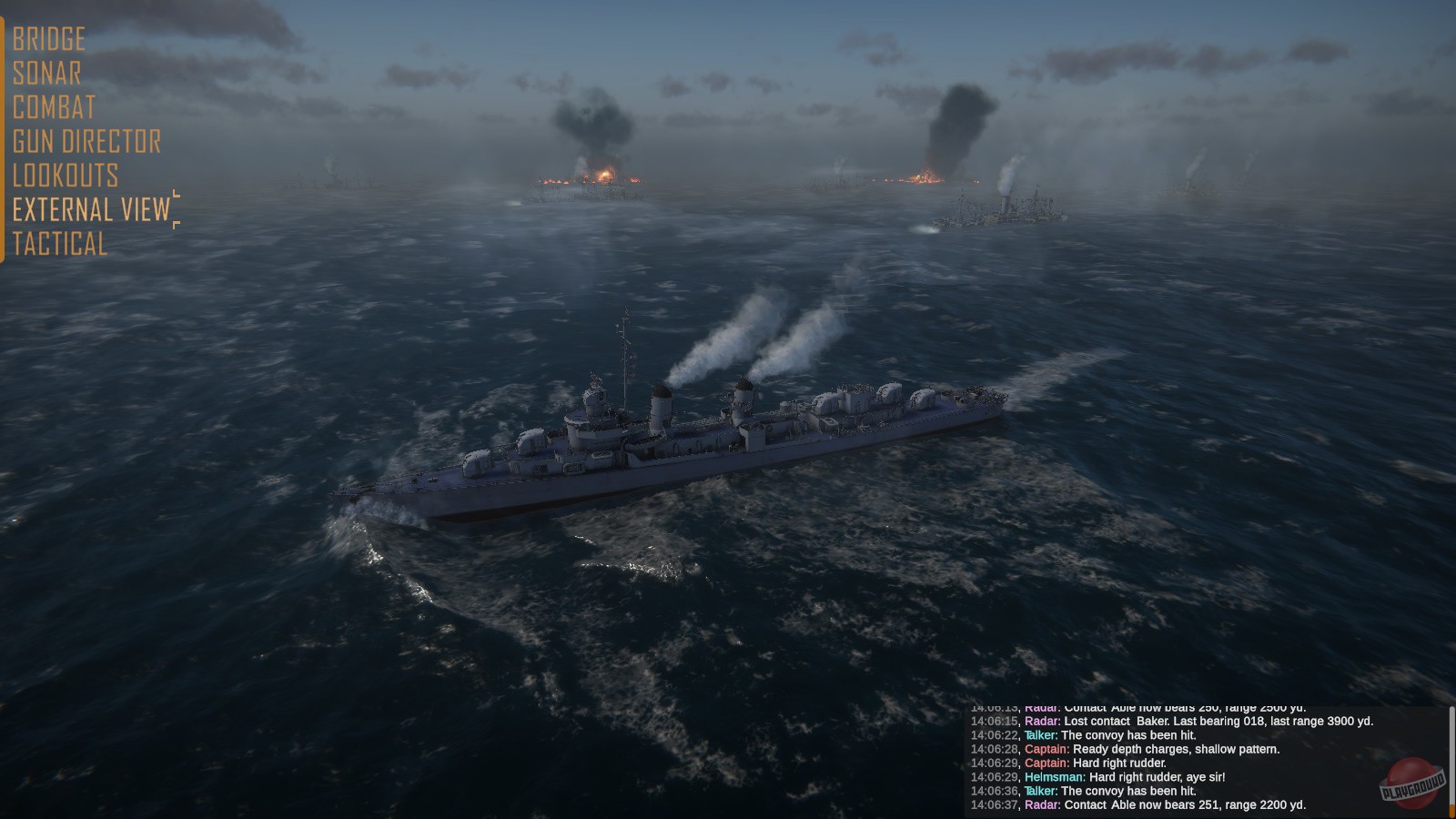Switch to the Bridge station

tap(47, 39)
